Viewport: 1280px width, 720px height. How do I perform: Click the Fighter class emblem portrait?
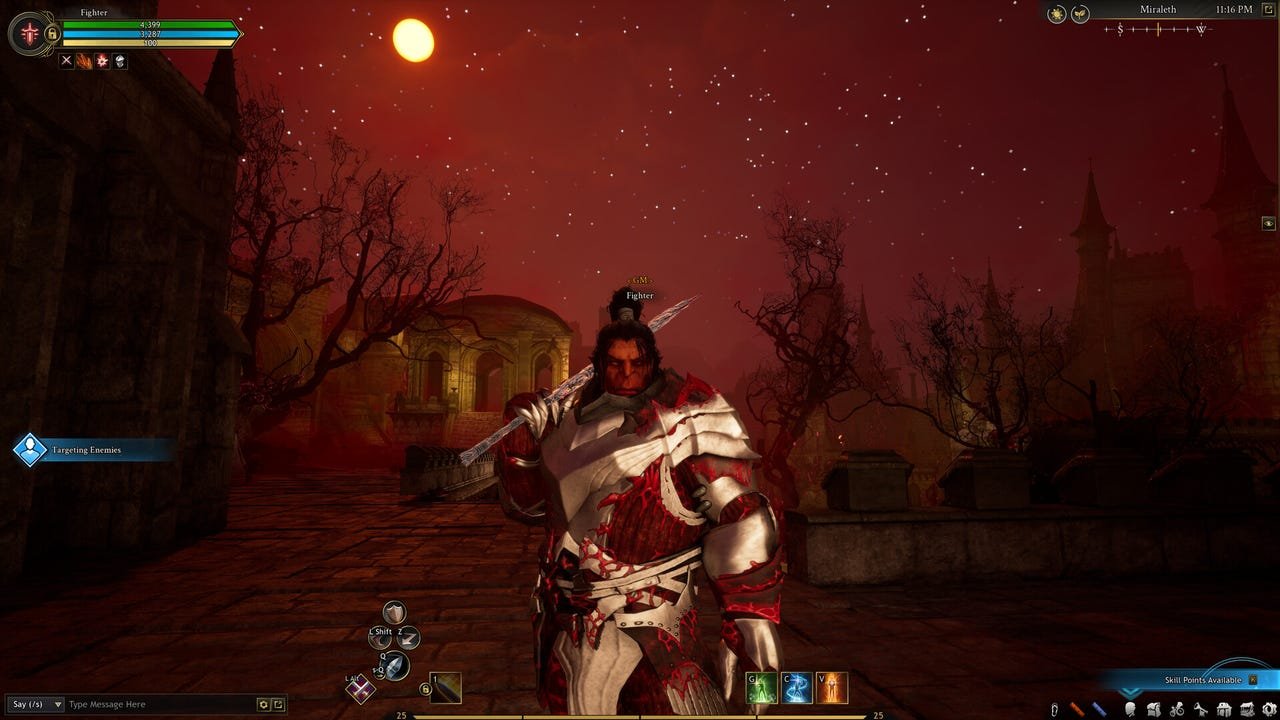[x=29, y=33]
